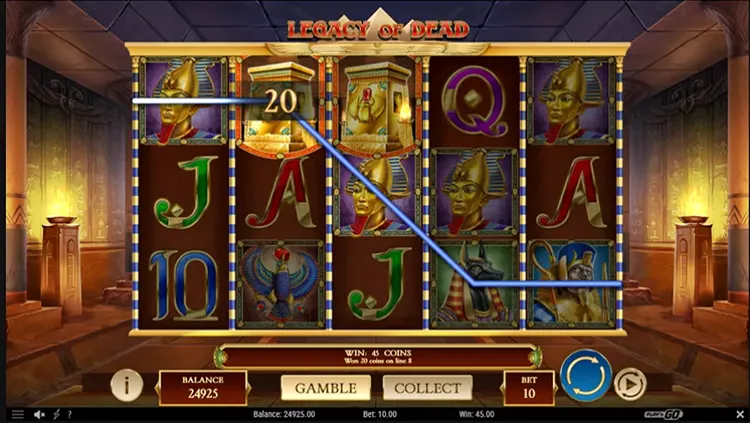The width and height of the screenshot is (750, 423).
Task: Gamble the current winnings
Action: tap(326, 387)
